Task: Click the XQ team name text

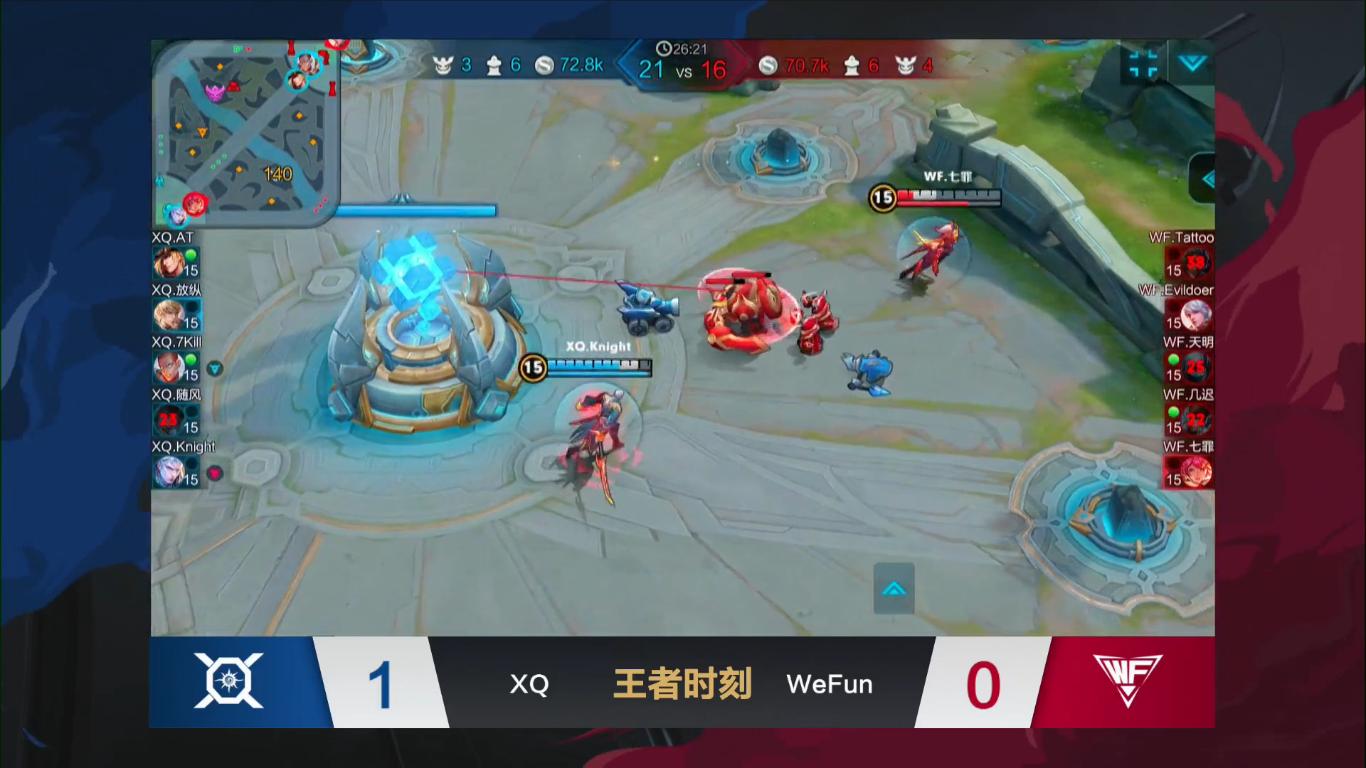Action: point(528,685)
